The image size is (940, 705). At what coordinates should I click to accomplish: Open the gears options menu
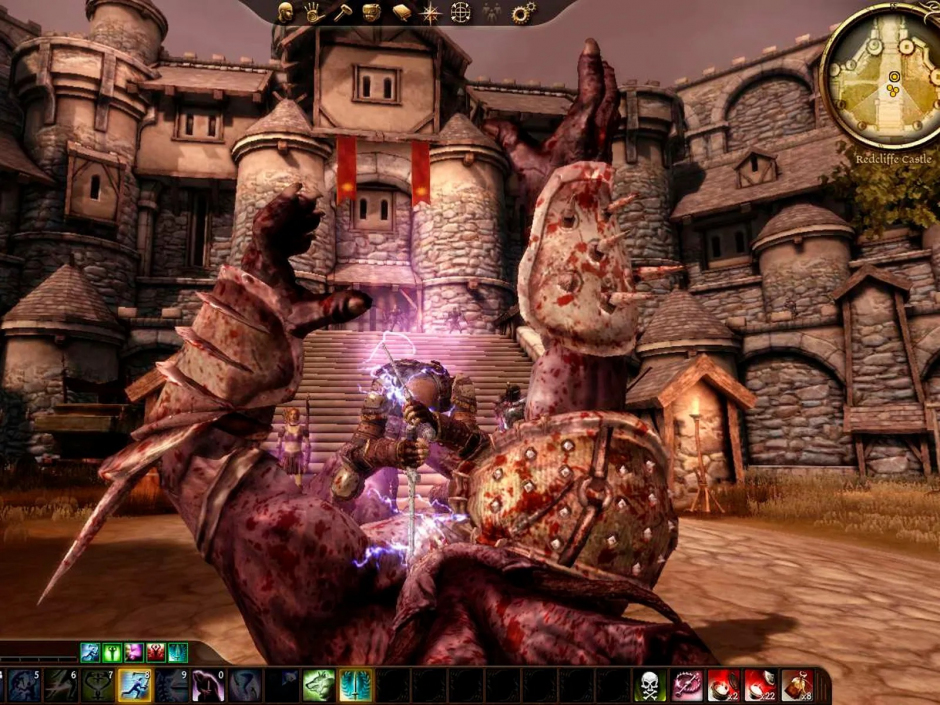tap(522, 13)
